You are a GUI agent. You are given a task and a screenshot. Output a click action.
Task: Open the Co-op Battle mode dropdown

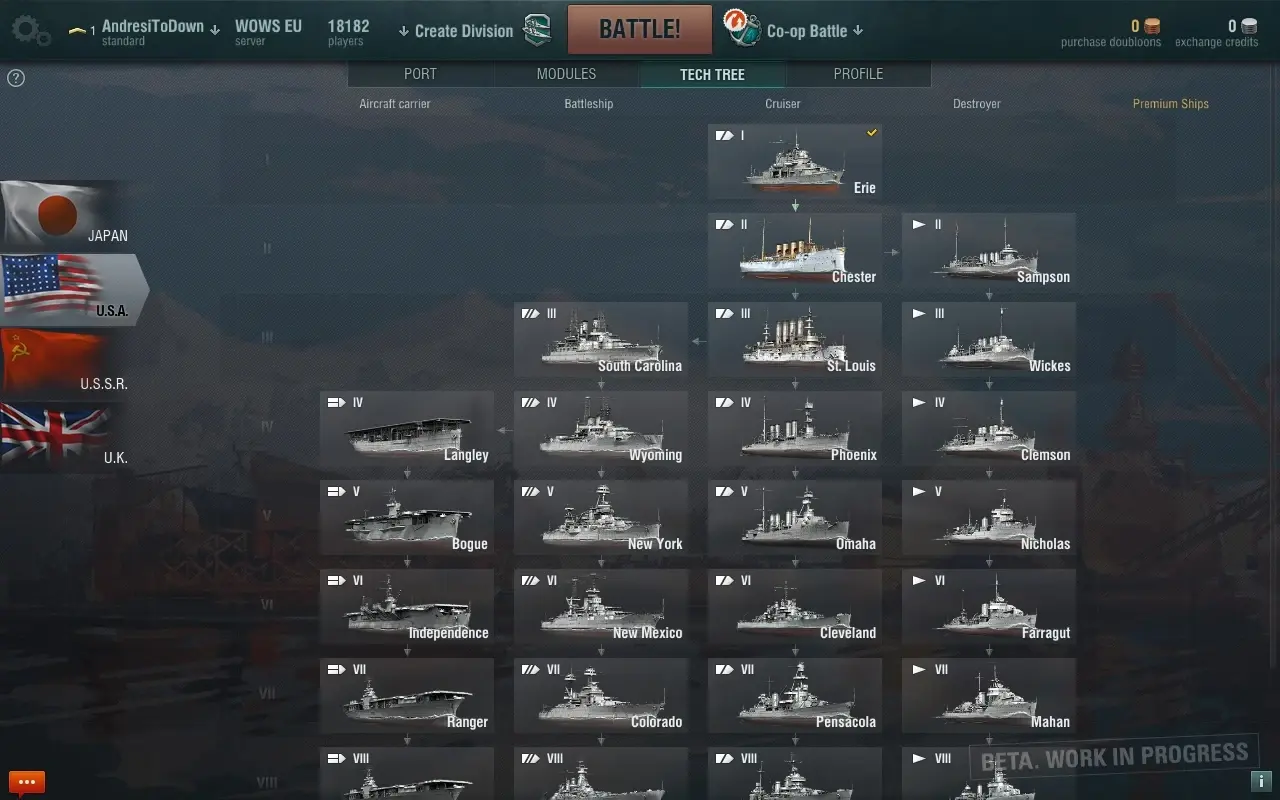tap(859, 30)
